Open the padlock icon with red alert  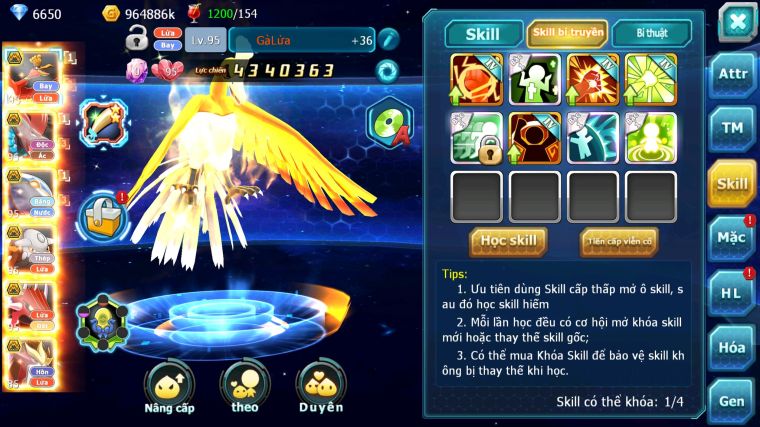103,214
